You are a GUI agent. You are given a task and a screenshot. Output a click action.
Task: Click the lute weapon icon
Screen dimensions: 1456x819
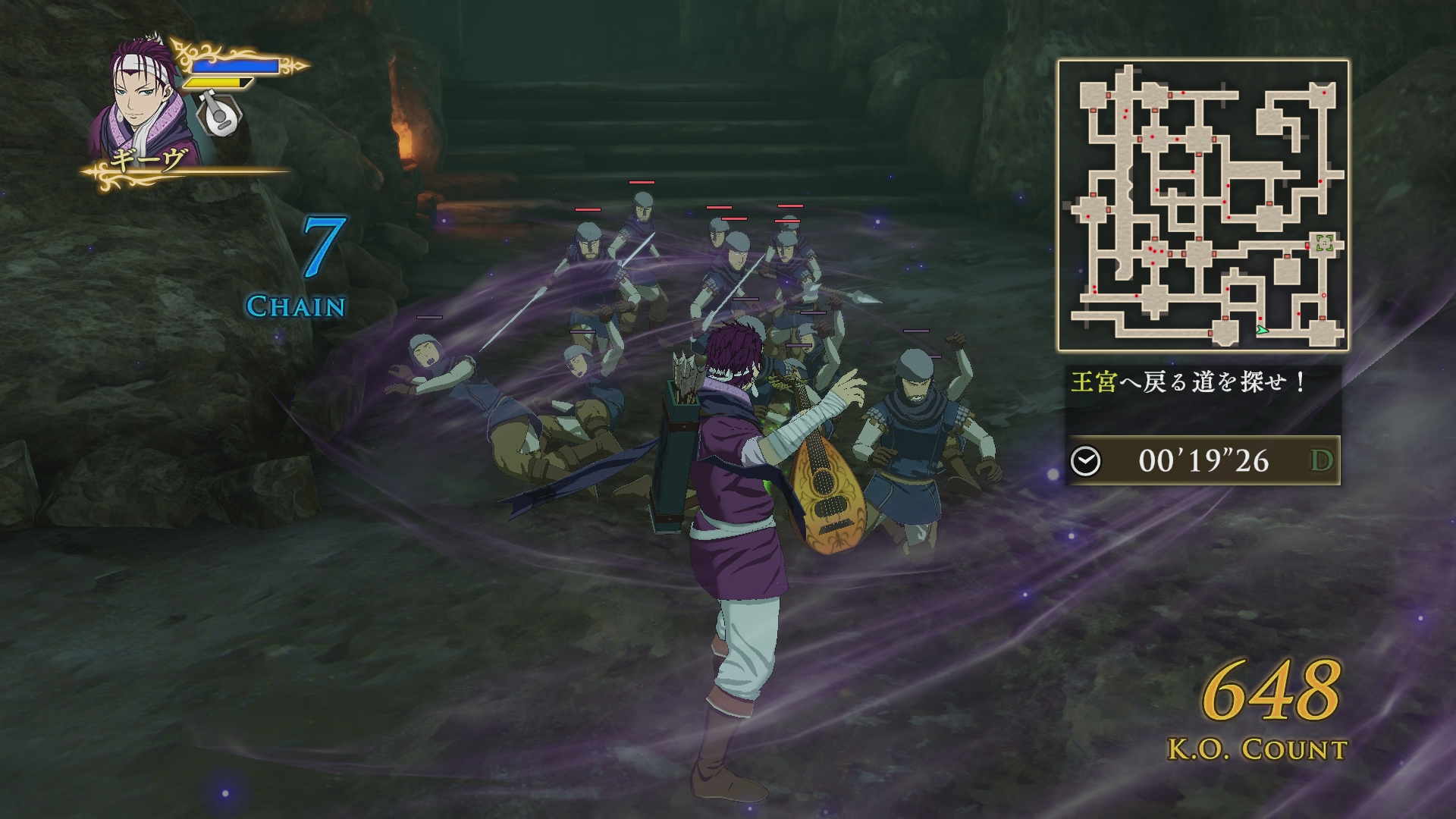click(x=219, y=113)
